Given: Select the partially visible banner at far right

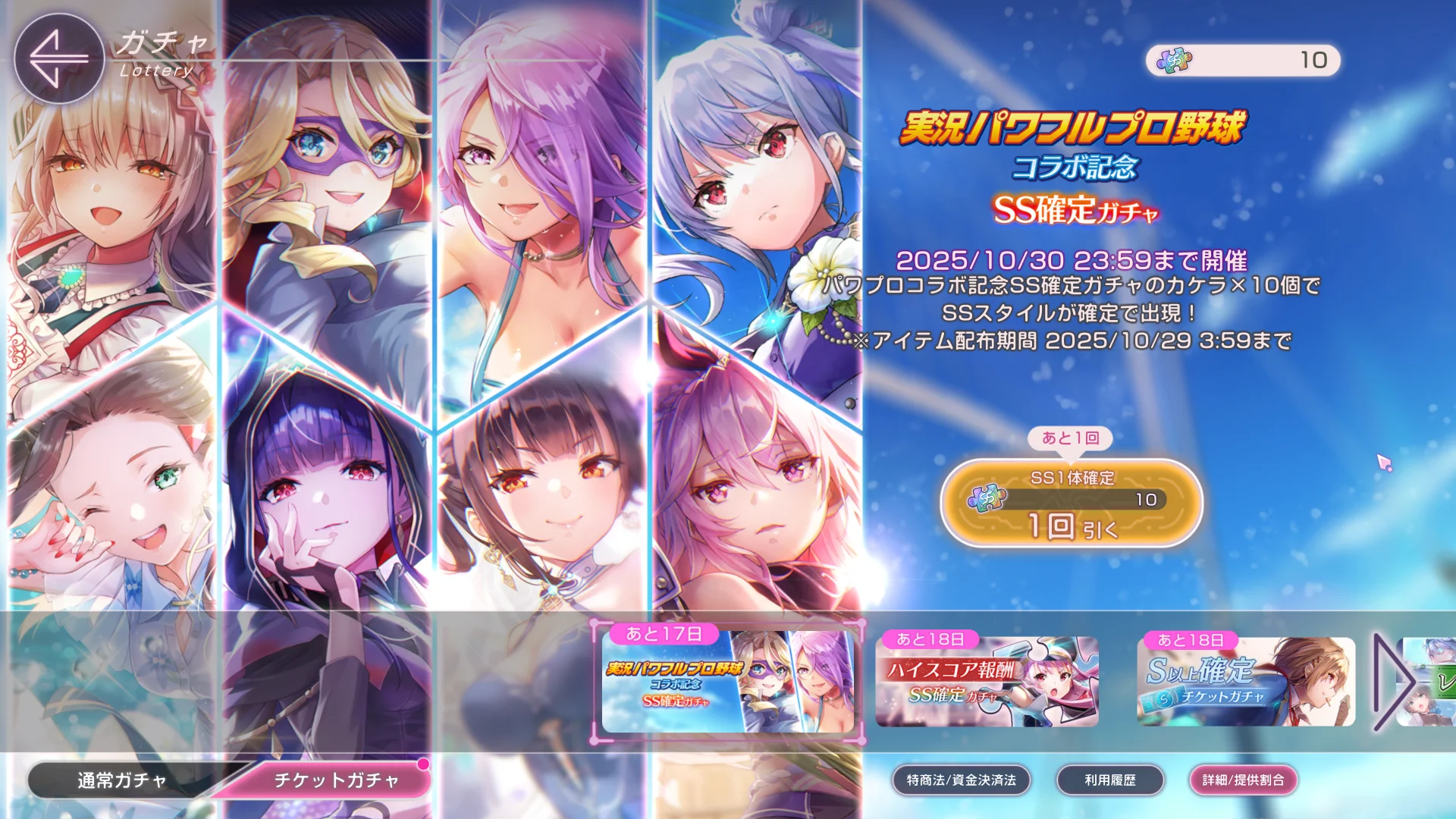Looking at the screenshot, I should (1433, 682).
